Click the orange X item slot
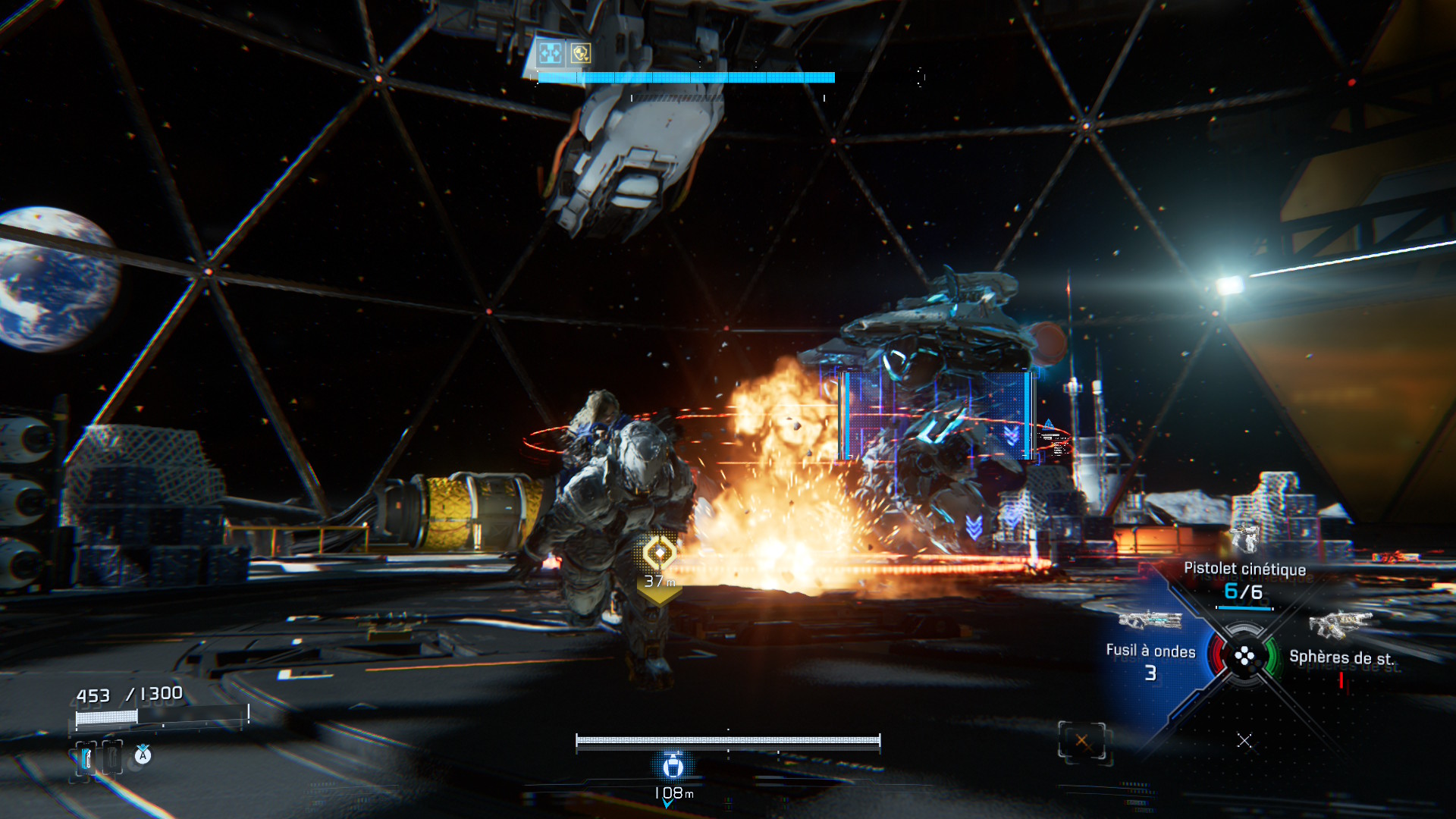 [x=1081, y=741]
